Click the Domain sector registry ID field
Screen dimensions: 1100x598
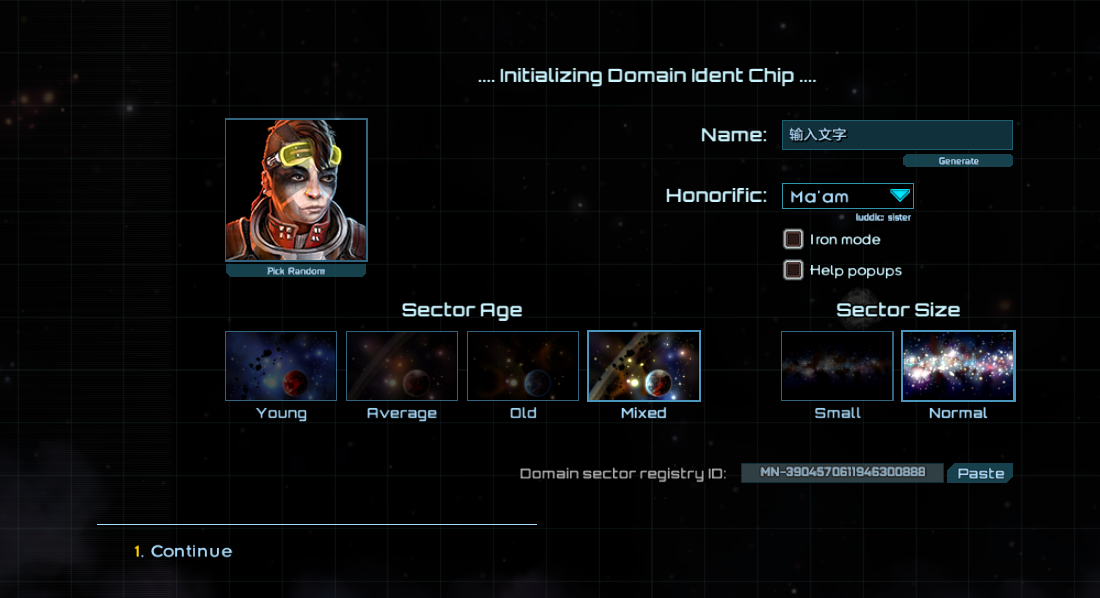click(x=842, y=473)
